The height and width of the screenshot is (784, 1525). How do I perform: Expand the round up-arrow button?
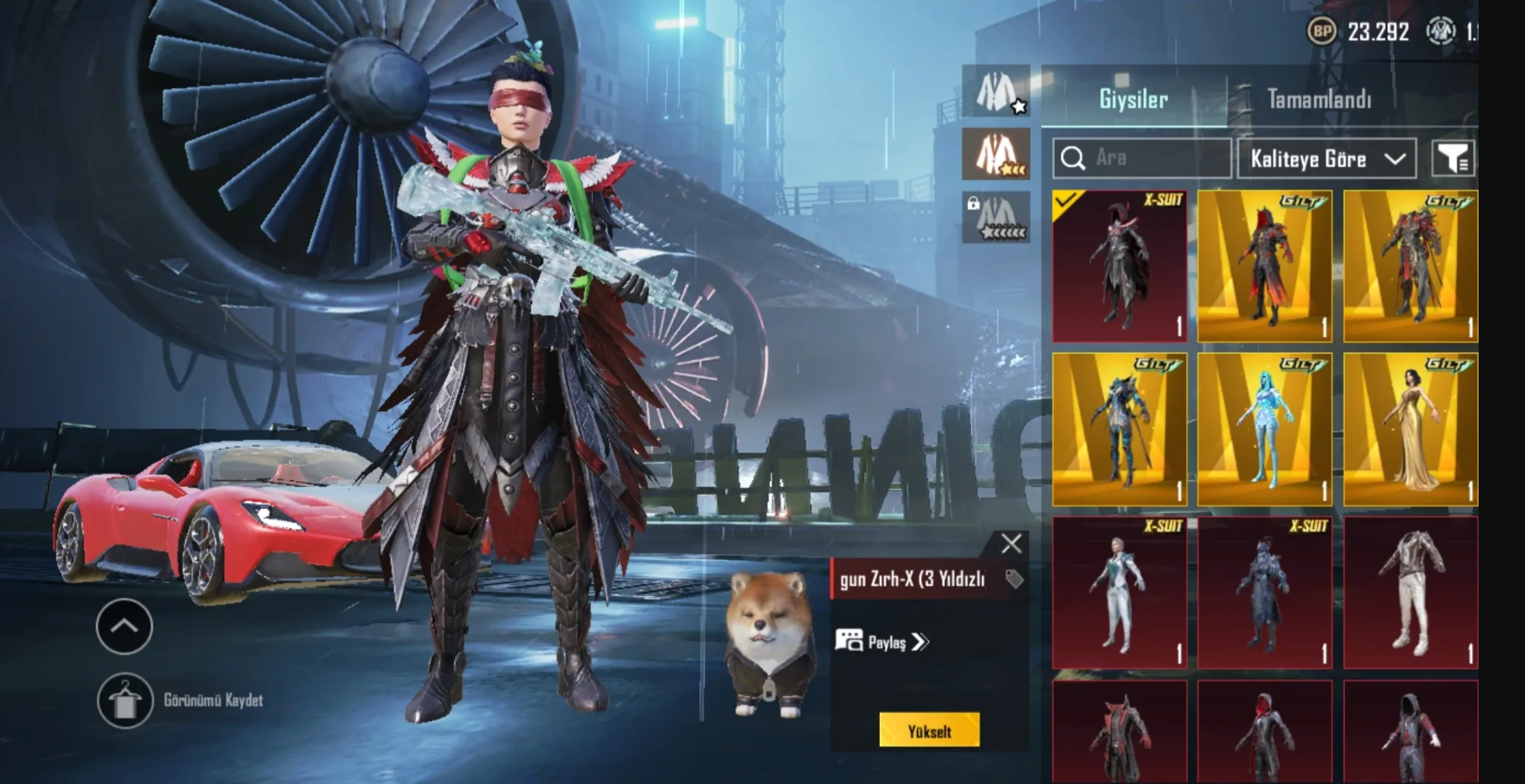click(x=124, y=626)
